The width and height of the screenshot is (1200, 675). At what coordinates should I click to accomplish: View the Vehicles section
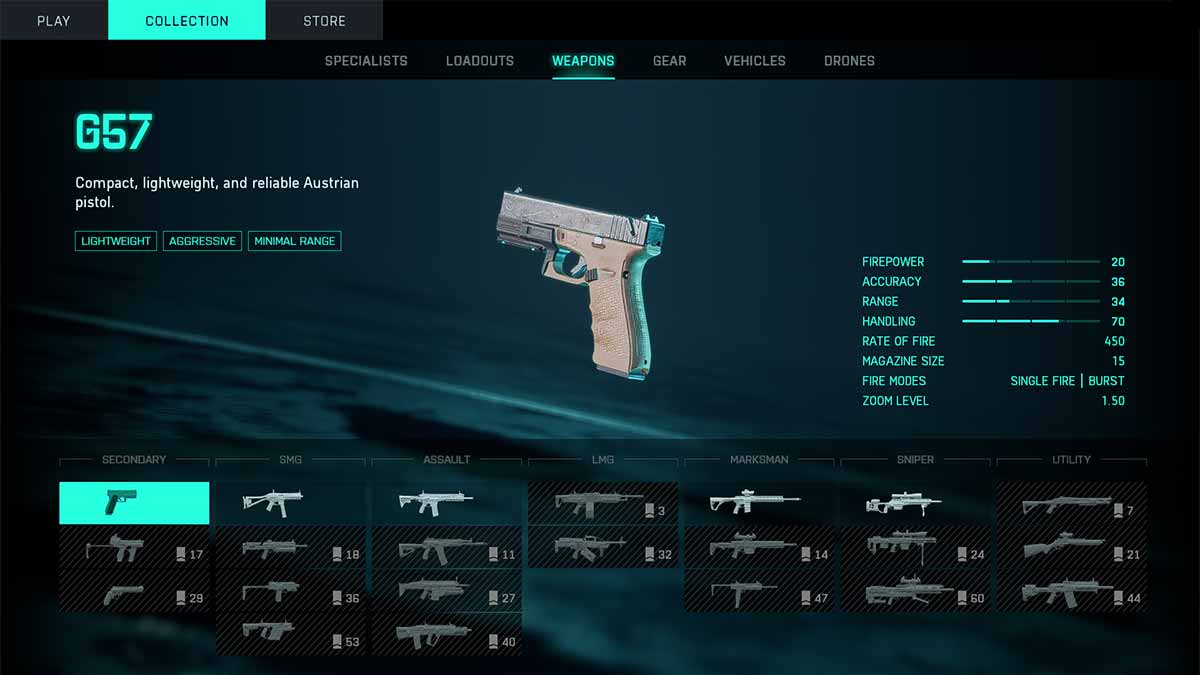point(755,61)
